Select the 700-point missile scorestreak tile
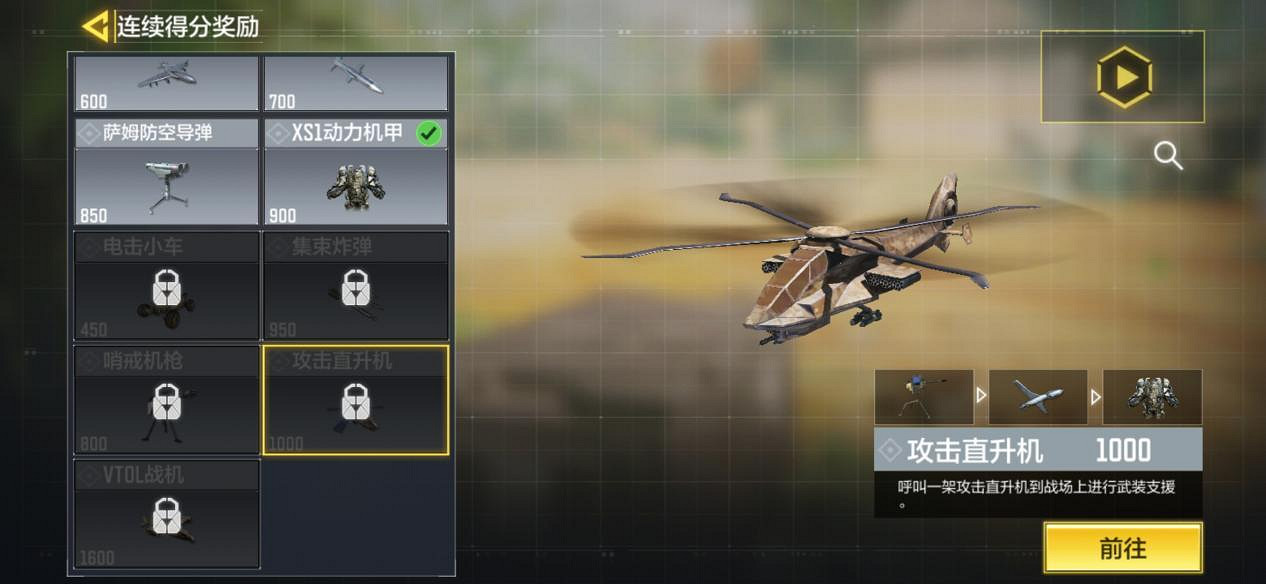 [x=356, y=83]
